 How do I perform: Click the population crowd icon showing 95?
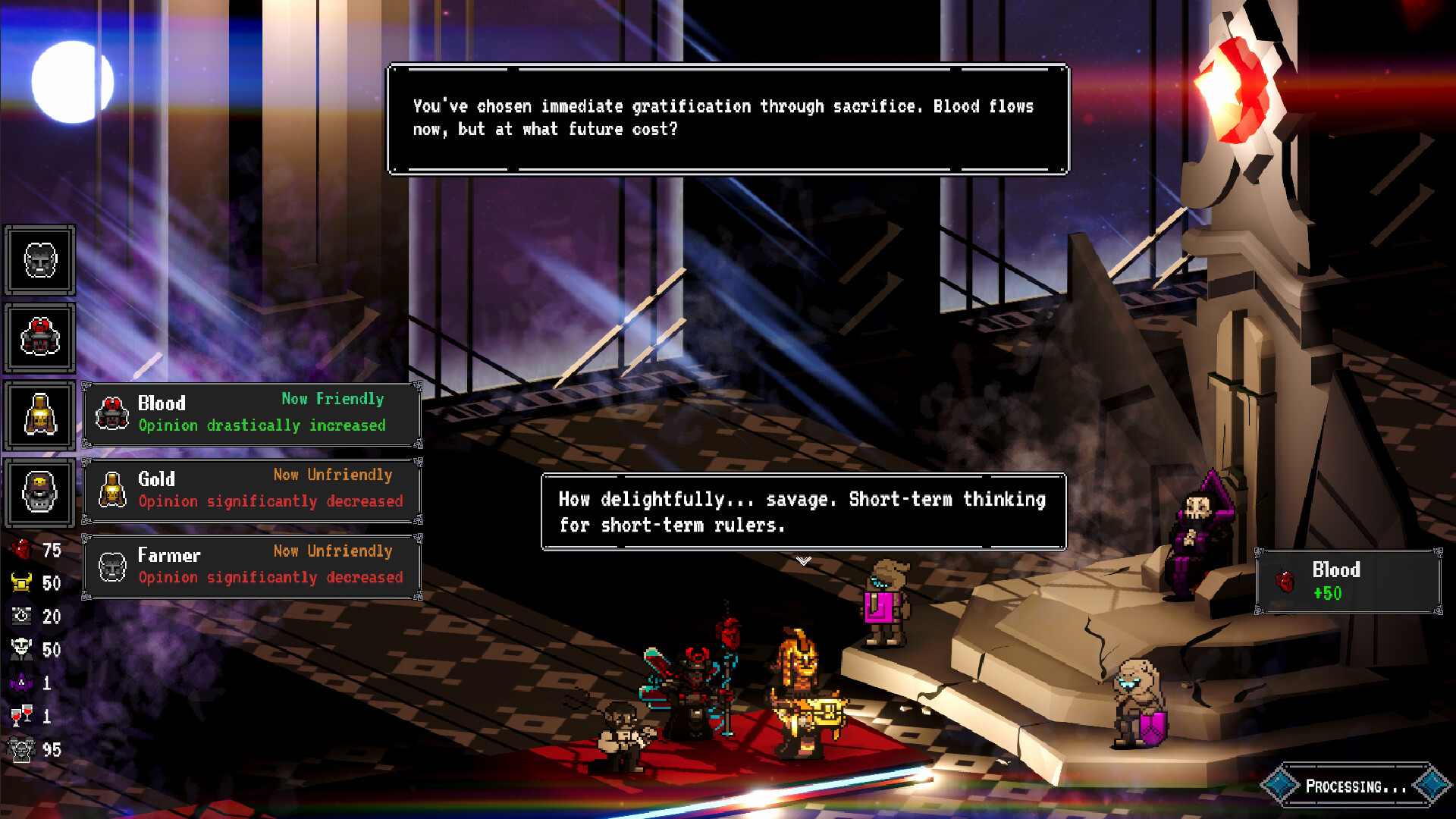click(x=21, y=750)
